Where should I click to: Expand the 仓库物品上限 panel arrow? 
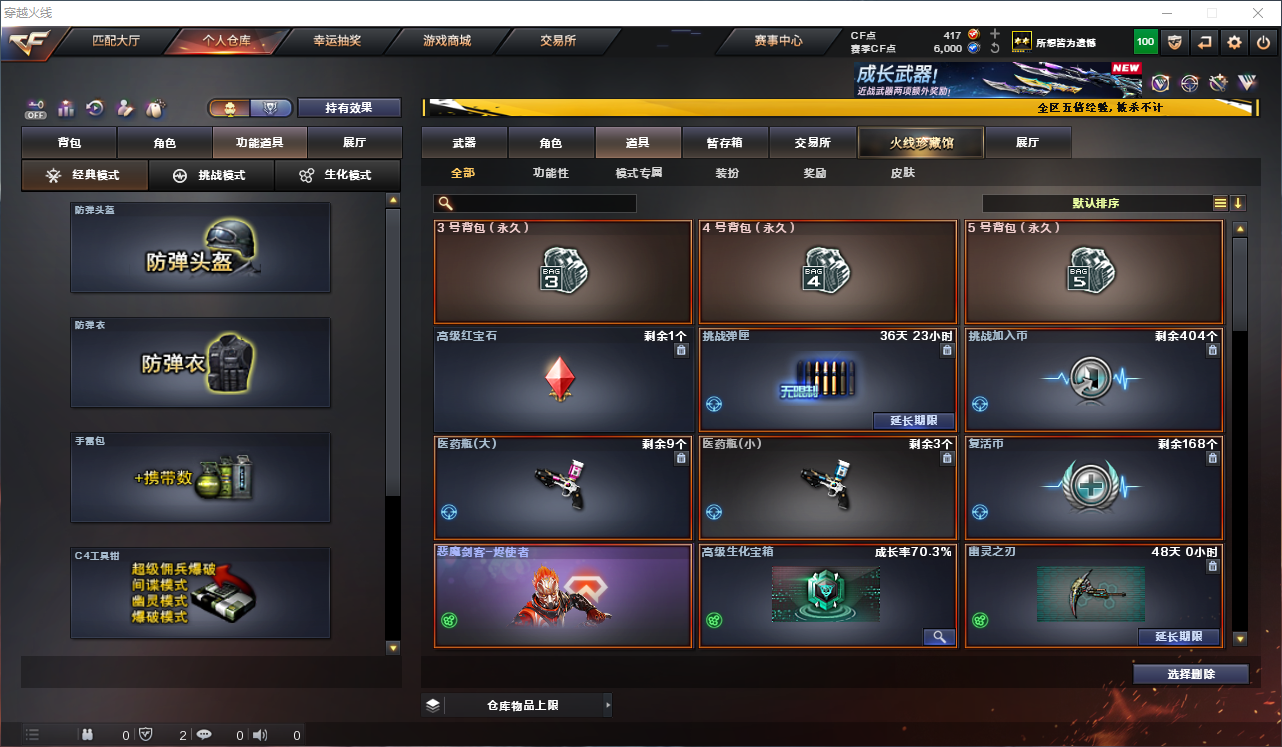[607, 704]
